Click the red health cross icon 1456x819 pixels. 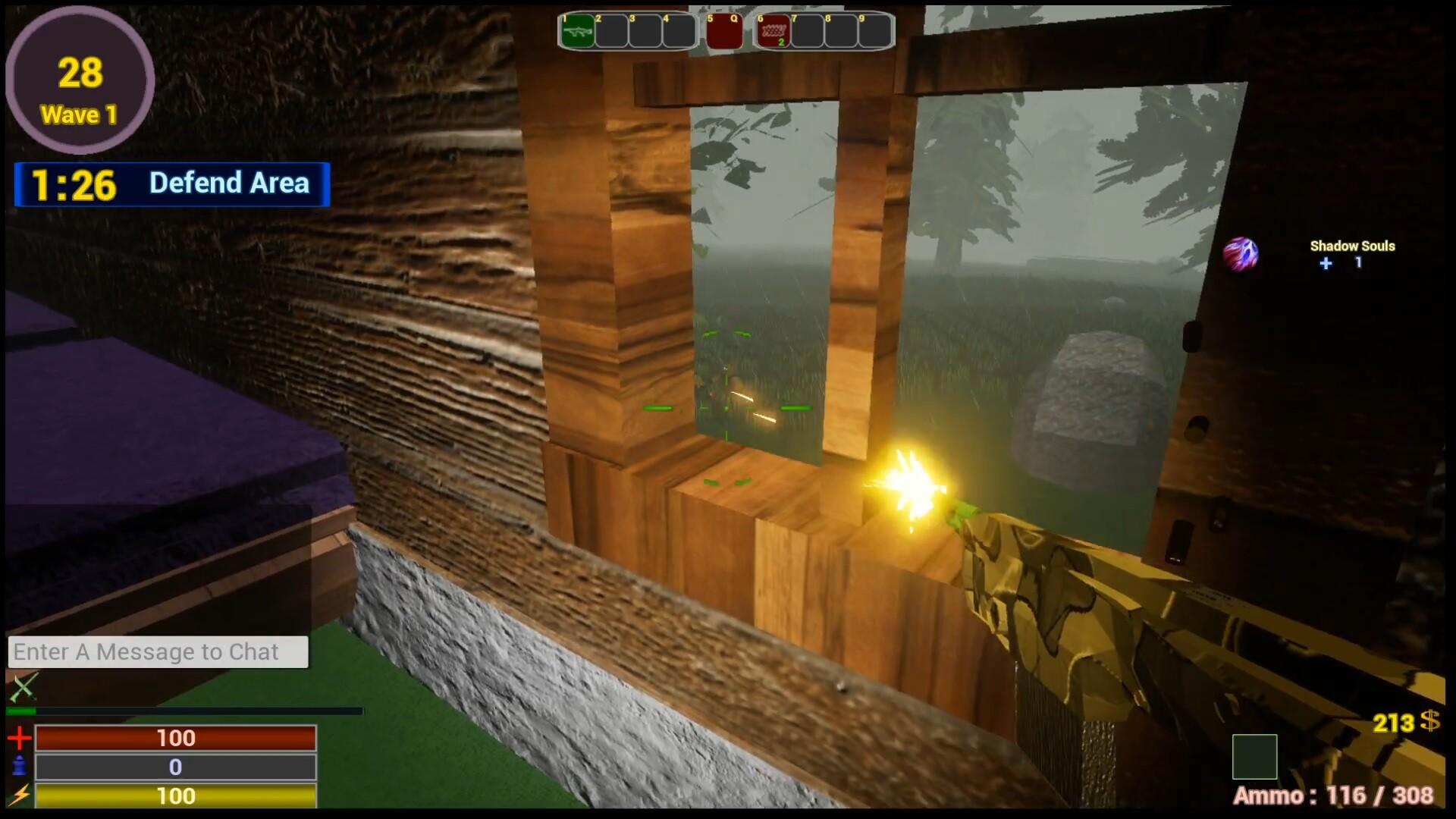coord(20,738)
